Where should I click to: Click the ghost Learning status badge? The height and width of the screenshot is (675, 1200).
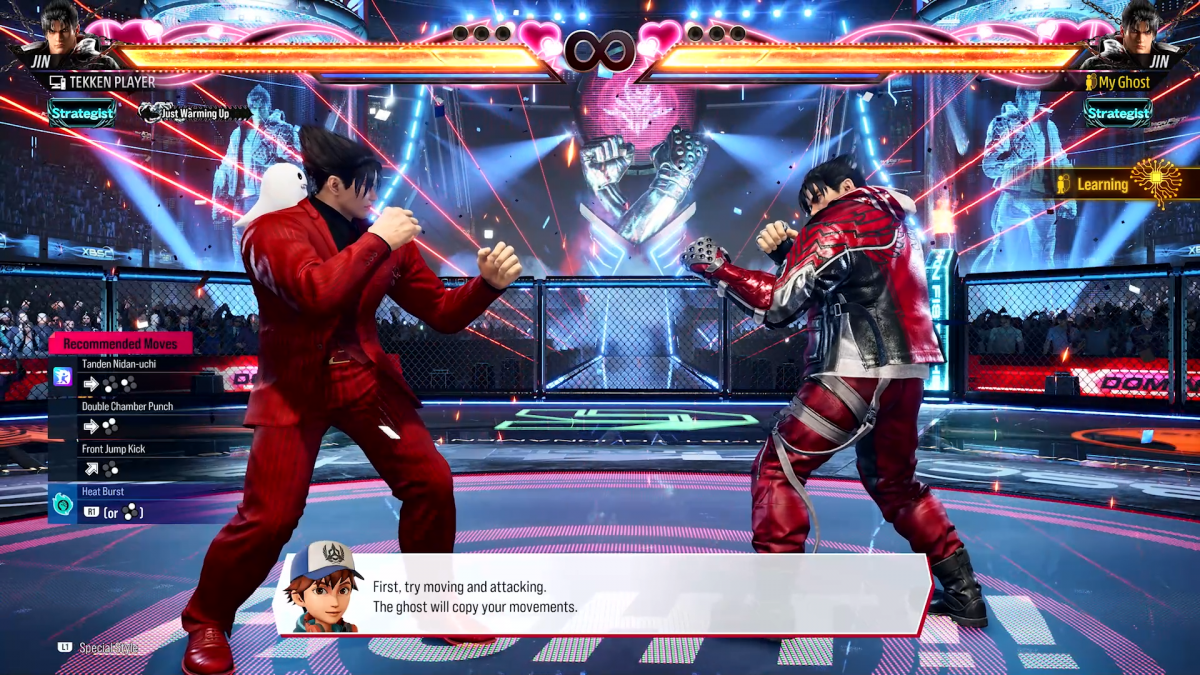pyautogui.click(x=1126, y=184)
